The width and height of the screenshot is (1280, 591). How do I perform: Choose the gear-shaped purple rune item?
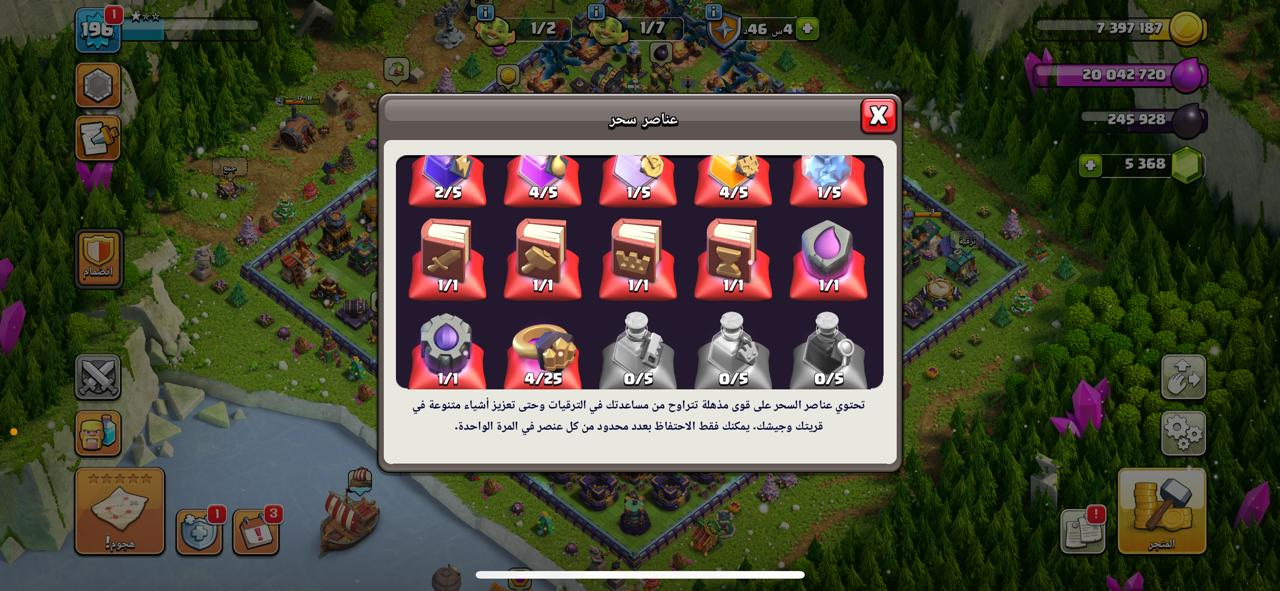click(447, 351)
